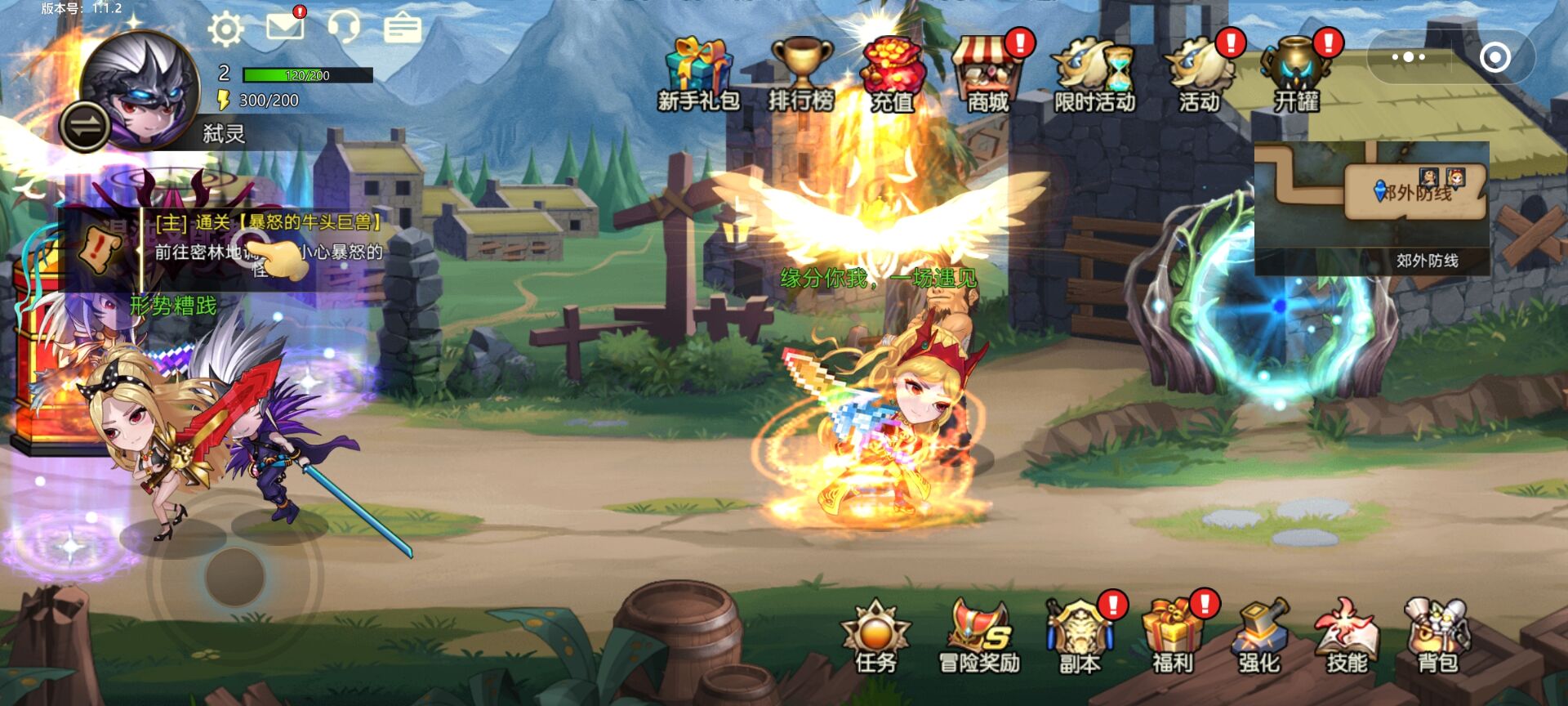Viewport: 1568px width, 706px height.
Task: Open the 背包 backpack inventory
Action: pyautogui.click(x=1437, y=639)
